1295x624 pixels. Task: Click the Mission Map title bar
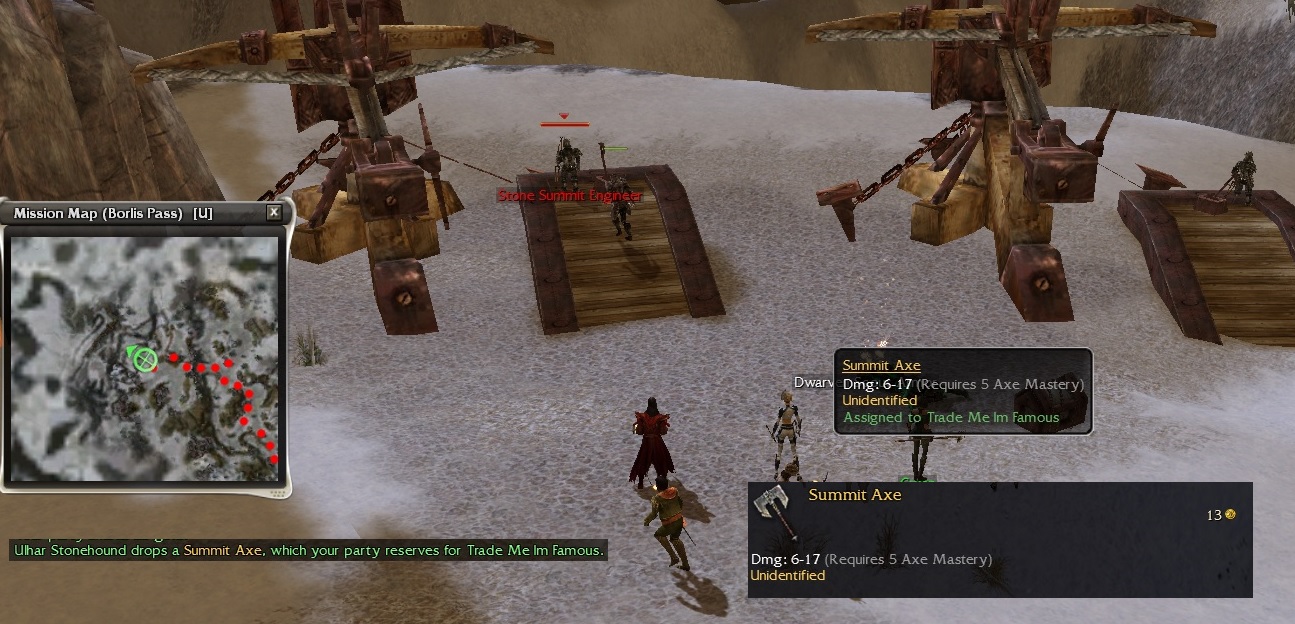(130, 213)
